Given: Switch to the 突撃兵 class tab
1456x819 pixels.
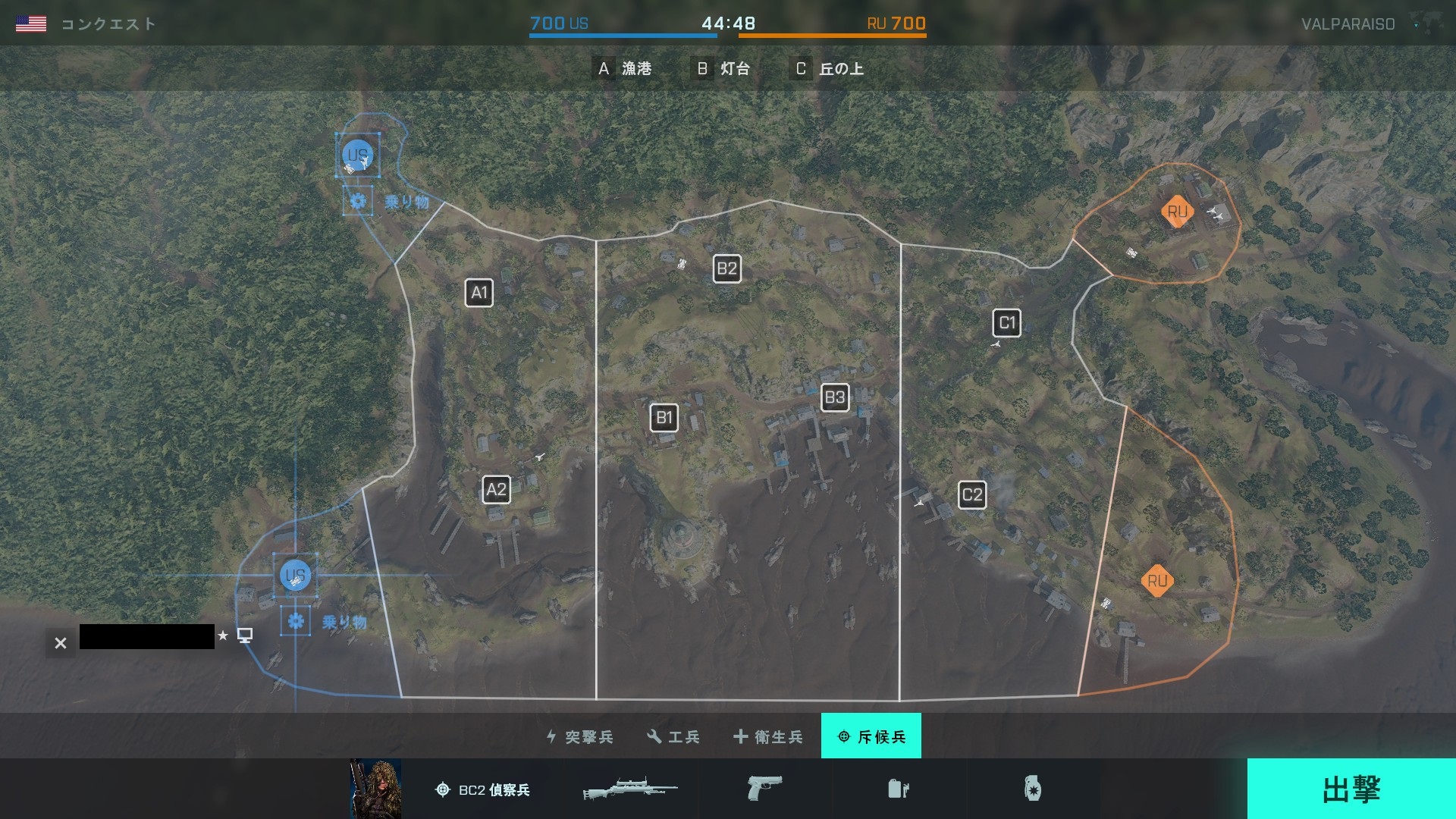Looking at the screenshot, I should point(580,736).
